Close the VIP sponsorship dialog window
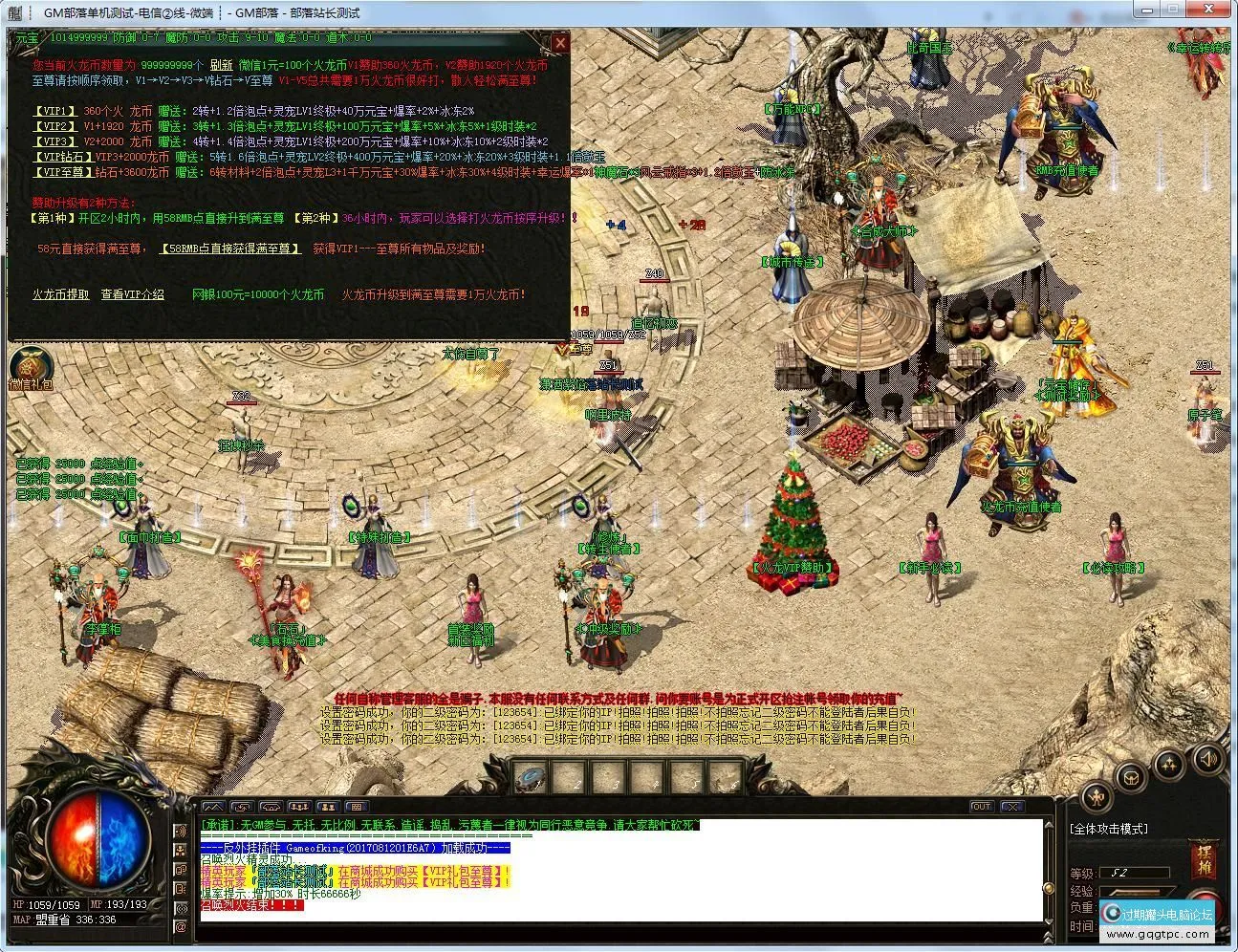 (561, 43)
